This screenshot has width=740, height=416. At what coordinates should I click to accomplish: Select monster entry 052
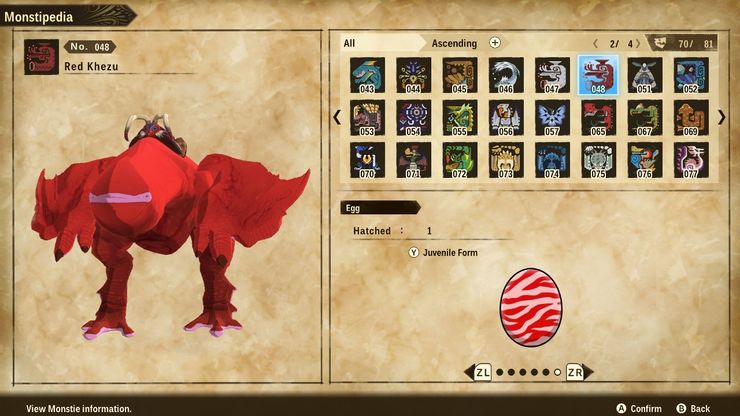click(x=690, y=74)
